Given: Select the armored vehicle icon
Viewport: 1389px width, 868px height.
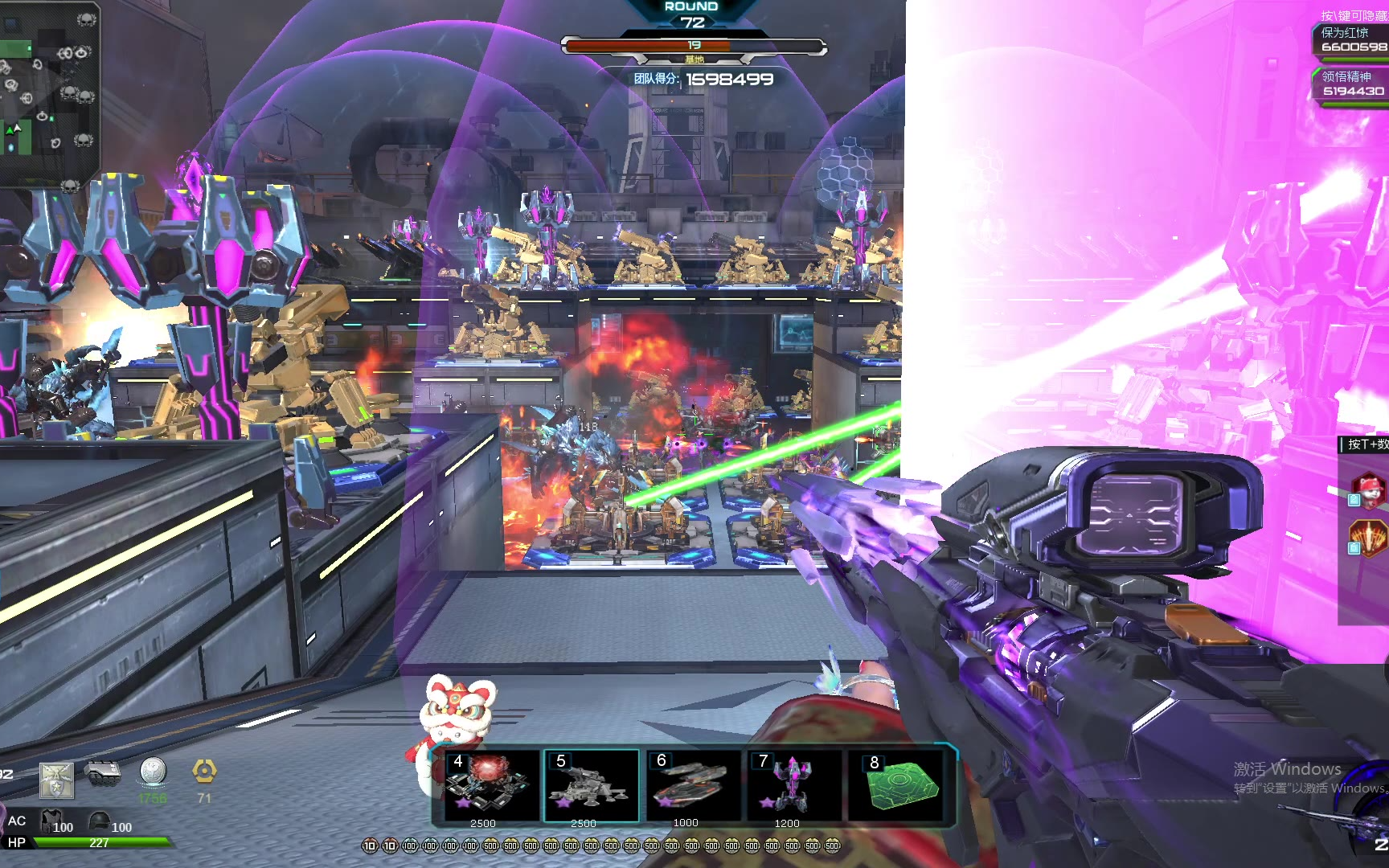Looking at the screenshot, I should point(102,773).
